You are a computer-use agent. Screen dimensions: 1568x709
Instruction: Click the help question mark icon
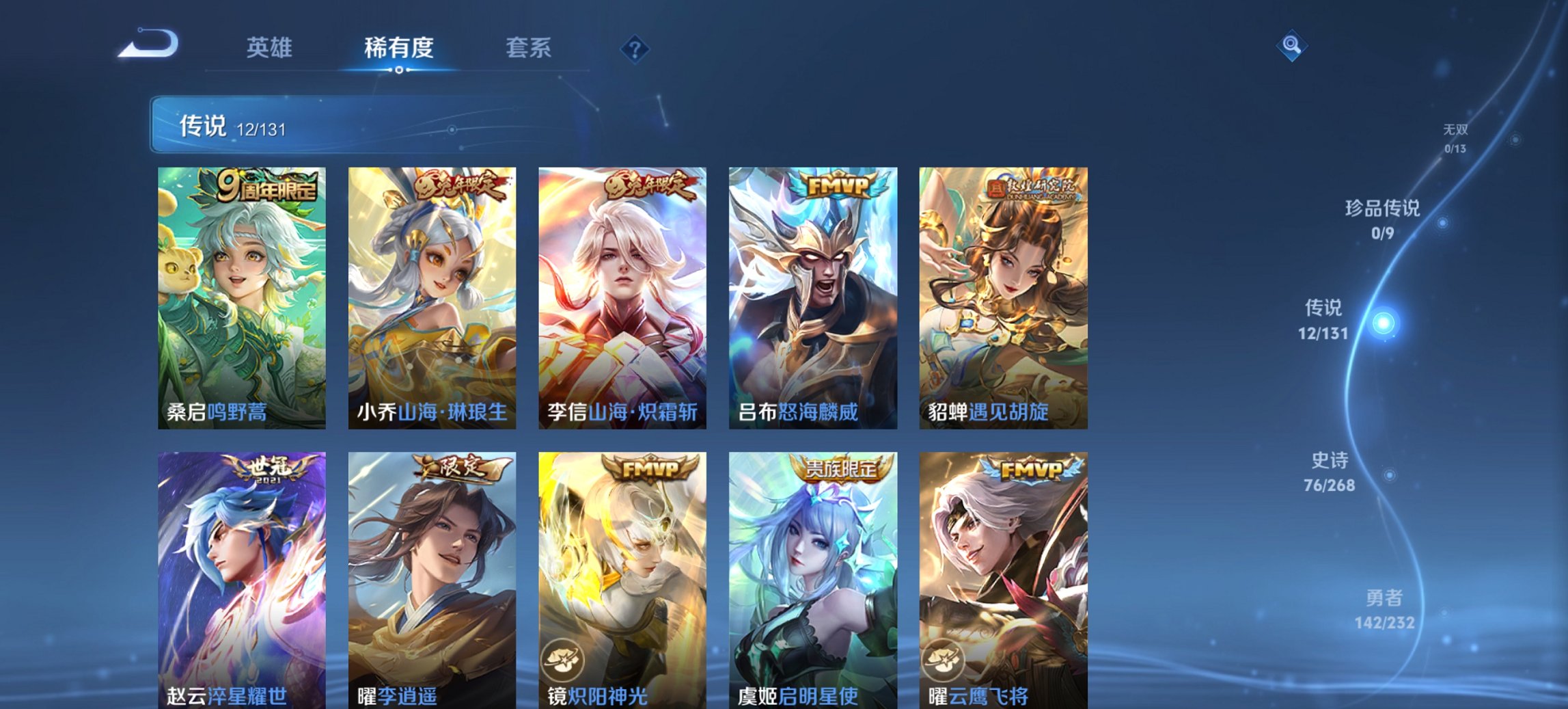click(634, 48)
